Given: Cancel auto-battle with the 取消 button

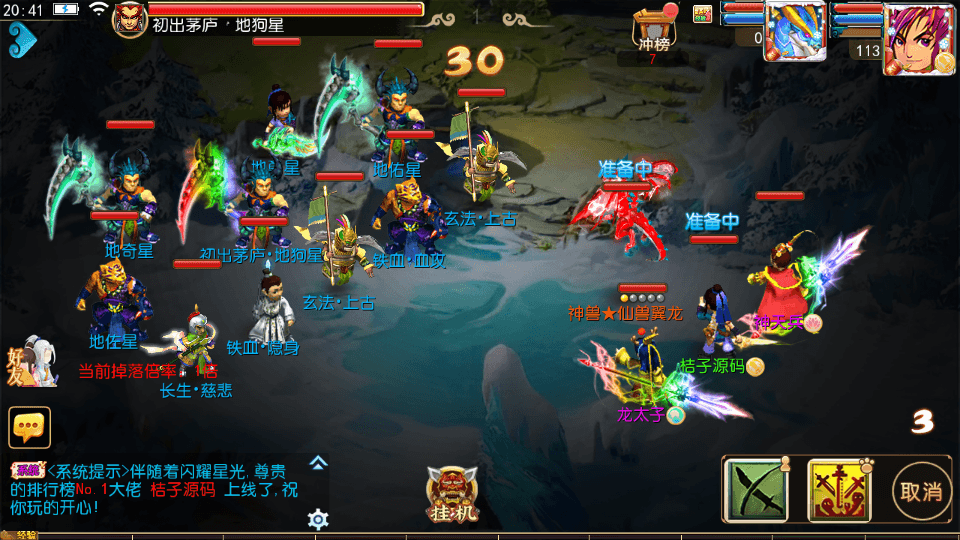Looking at the screenshot, I should (922, 492).
